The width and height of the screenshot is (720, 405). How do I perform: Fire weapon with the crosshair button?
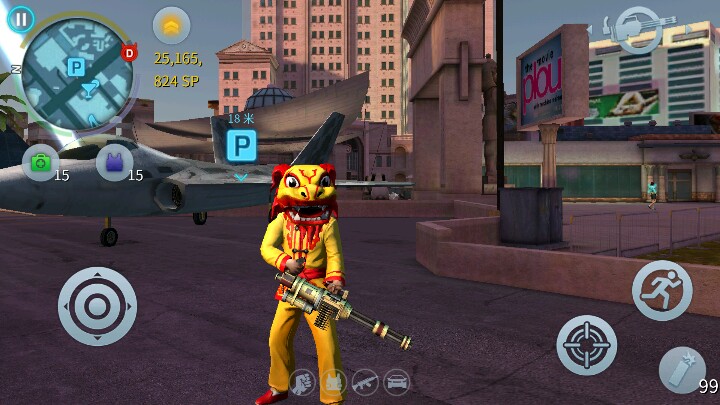[x=586, y=345]
